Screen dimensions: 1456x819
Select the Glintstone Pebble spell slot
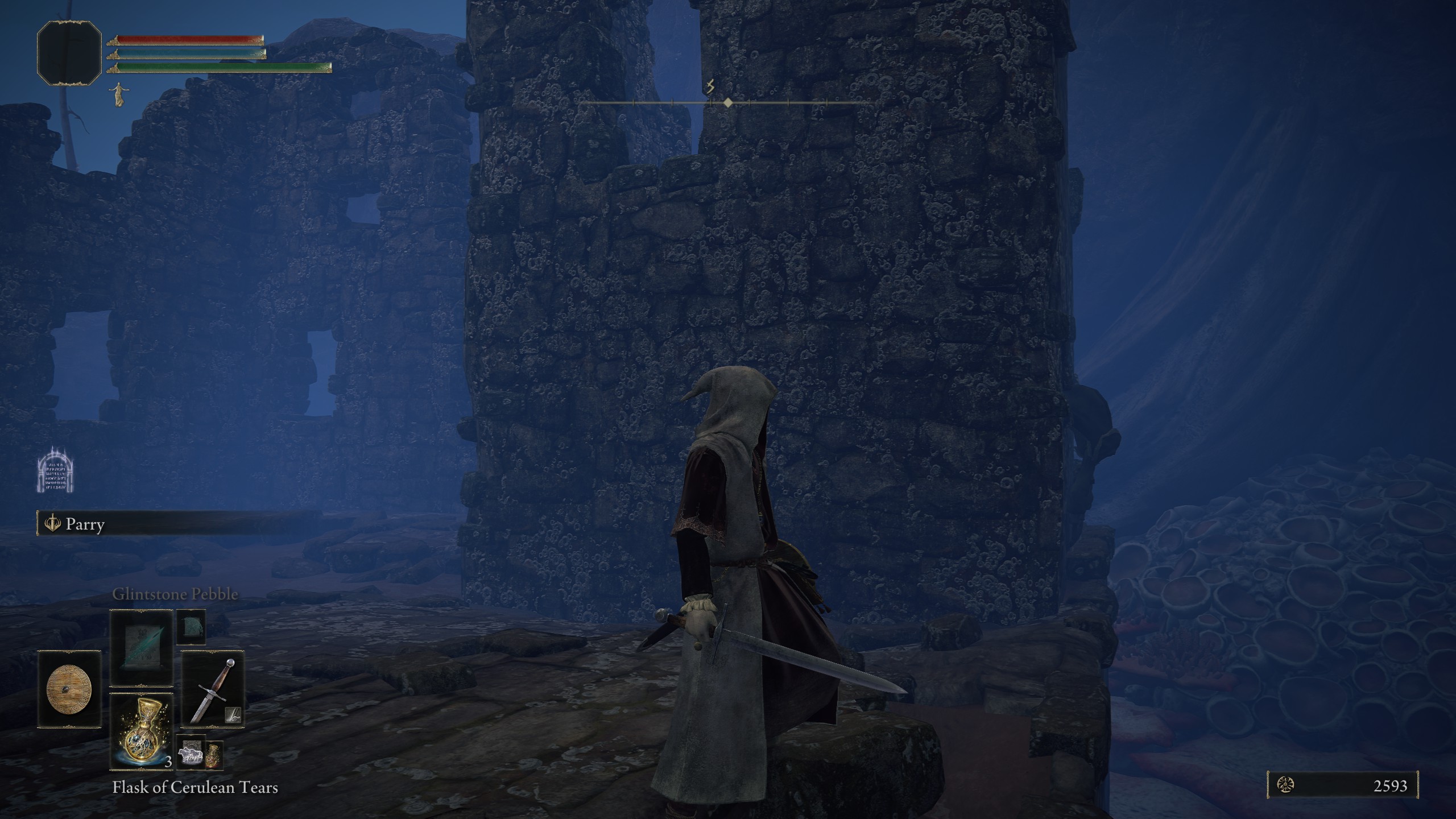[141, 648]
